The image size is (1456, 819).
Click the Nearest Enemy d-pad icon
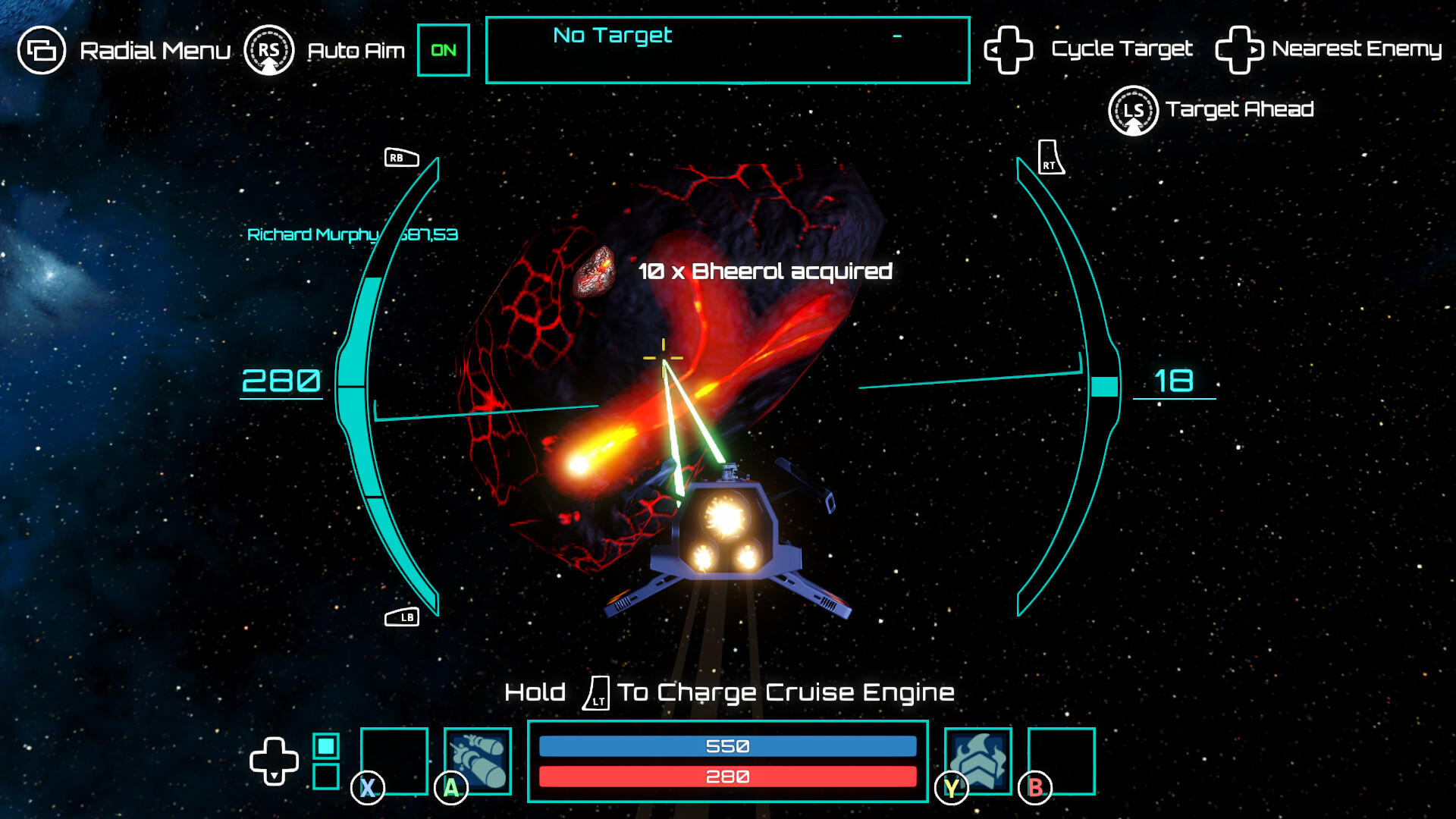[1239, 49]
